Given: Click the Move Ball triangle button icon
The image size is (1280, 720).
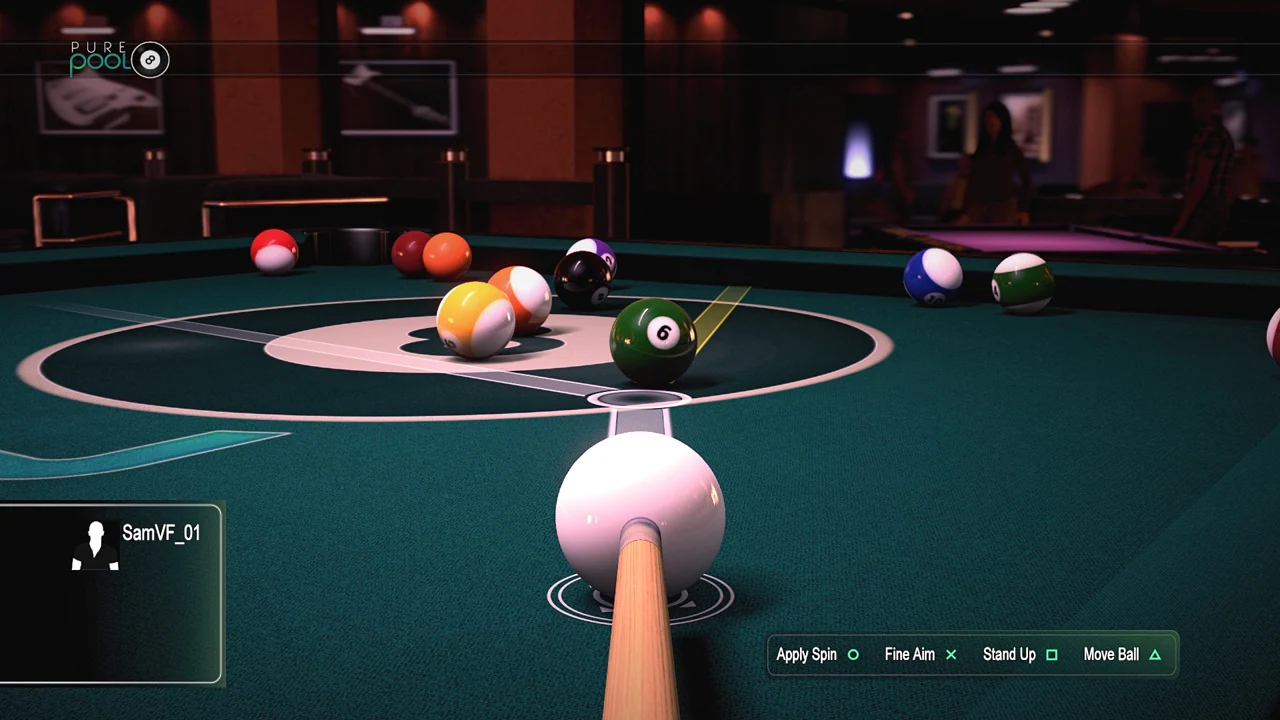Looking at the screenshot, I should pyautogui.click(x=1154, y=654).
